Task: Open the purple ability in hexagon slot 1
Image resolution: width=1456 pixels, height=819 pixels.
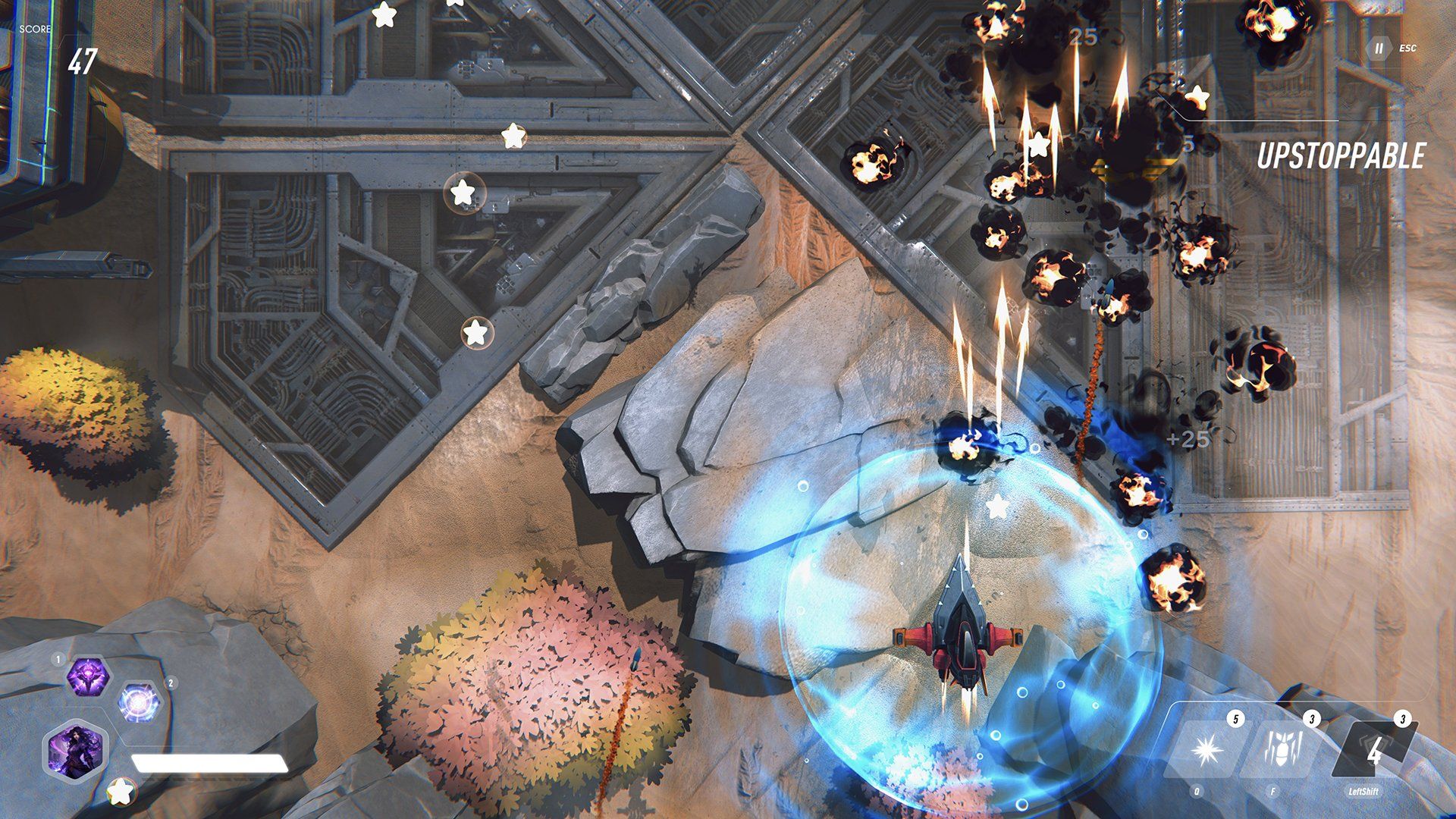Action: pos(89,676)
